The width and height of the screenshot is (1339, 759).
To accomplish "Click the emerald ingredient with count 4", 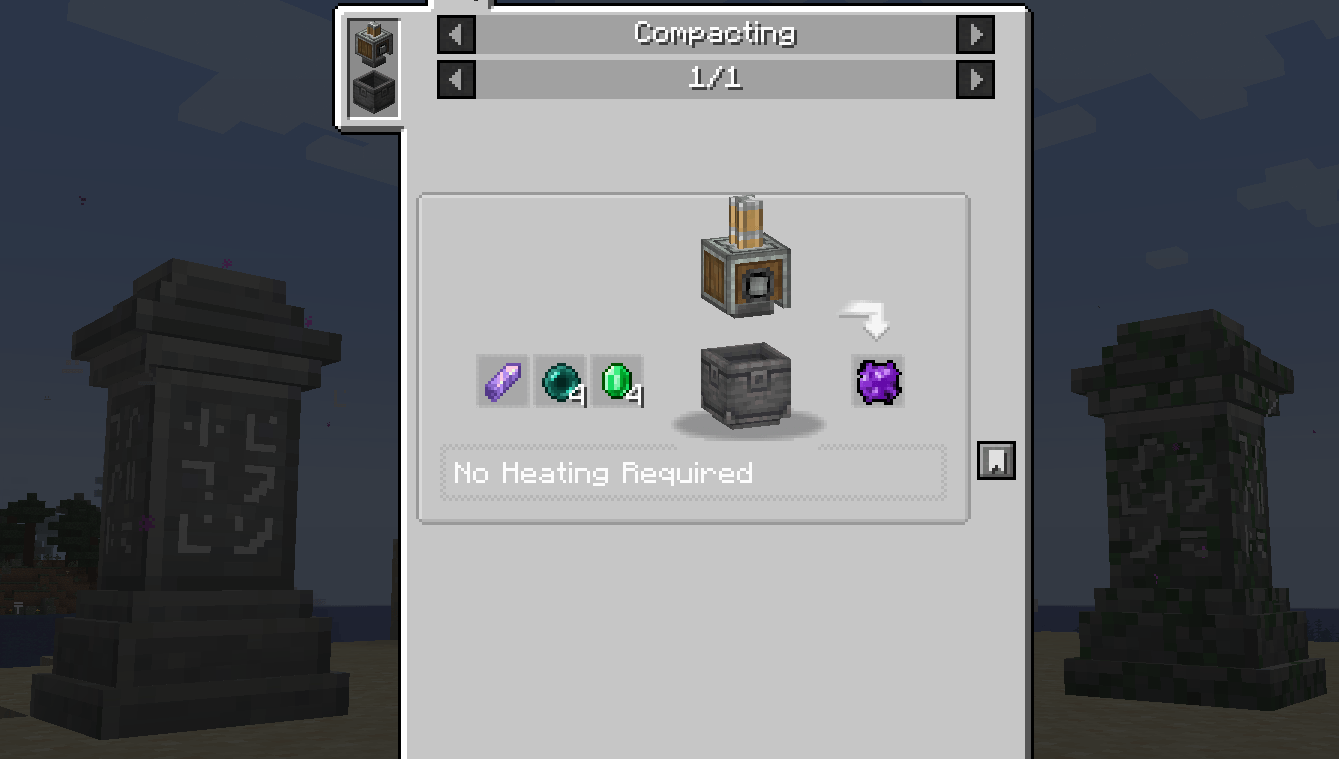I will pos(616,381).
